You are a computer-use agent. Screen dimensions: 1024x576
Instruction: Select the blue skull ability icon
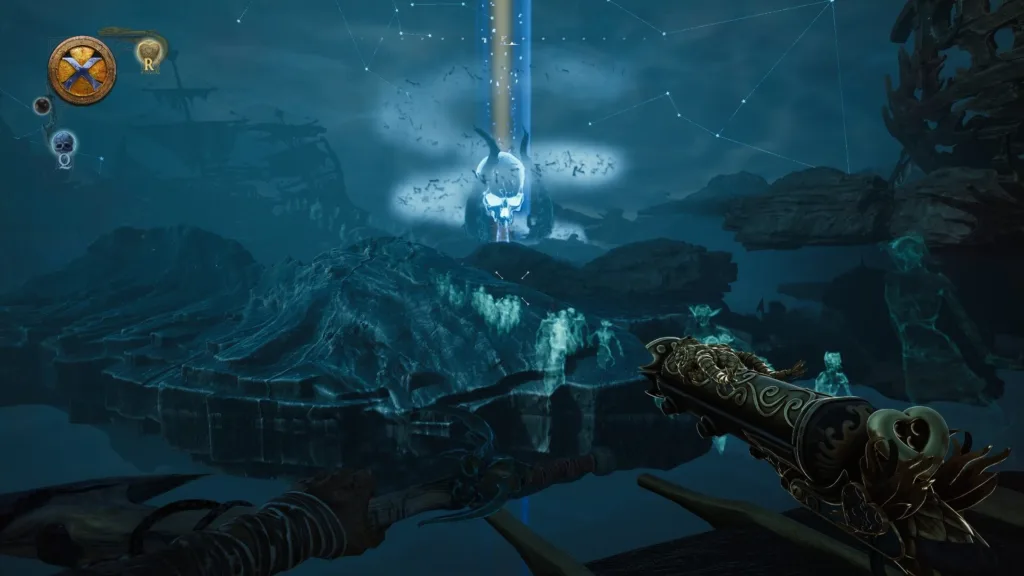(63, 145)
